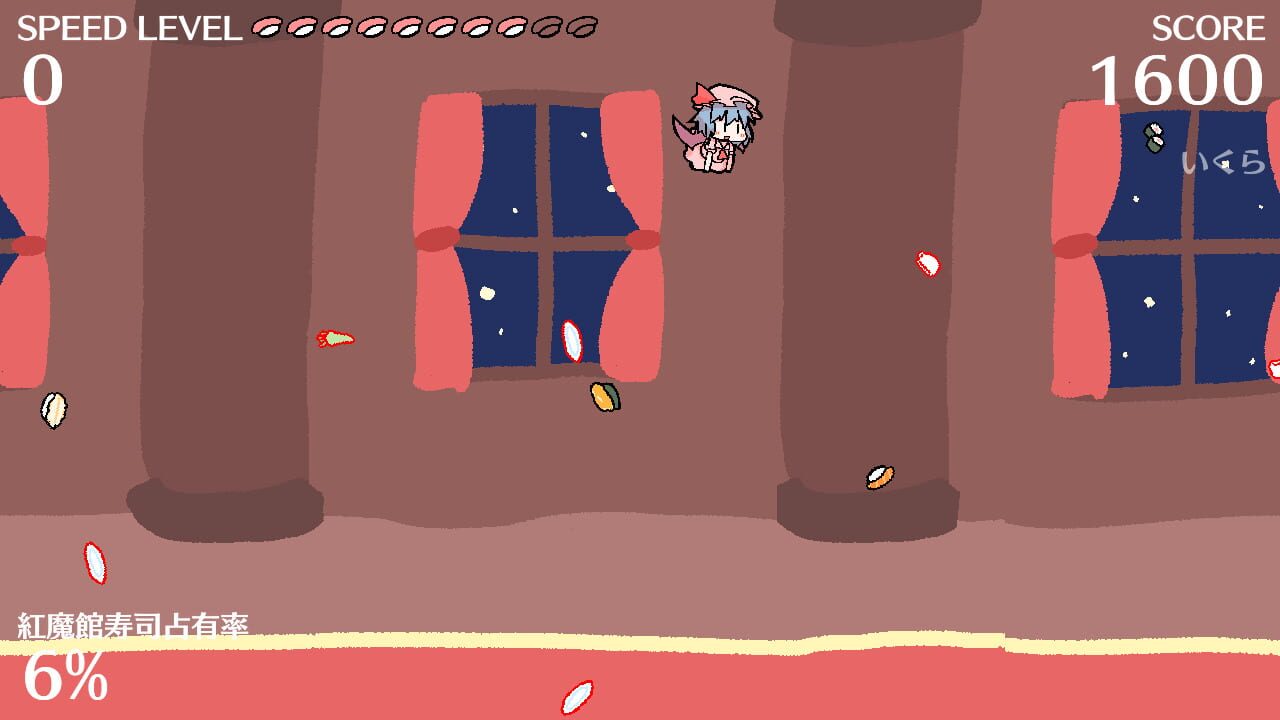1280x720 pixels.
Task: Click the green and yellow maki roll near center window
Action: pos(605,394)
